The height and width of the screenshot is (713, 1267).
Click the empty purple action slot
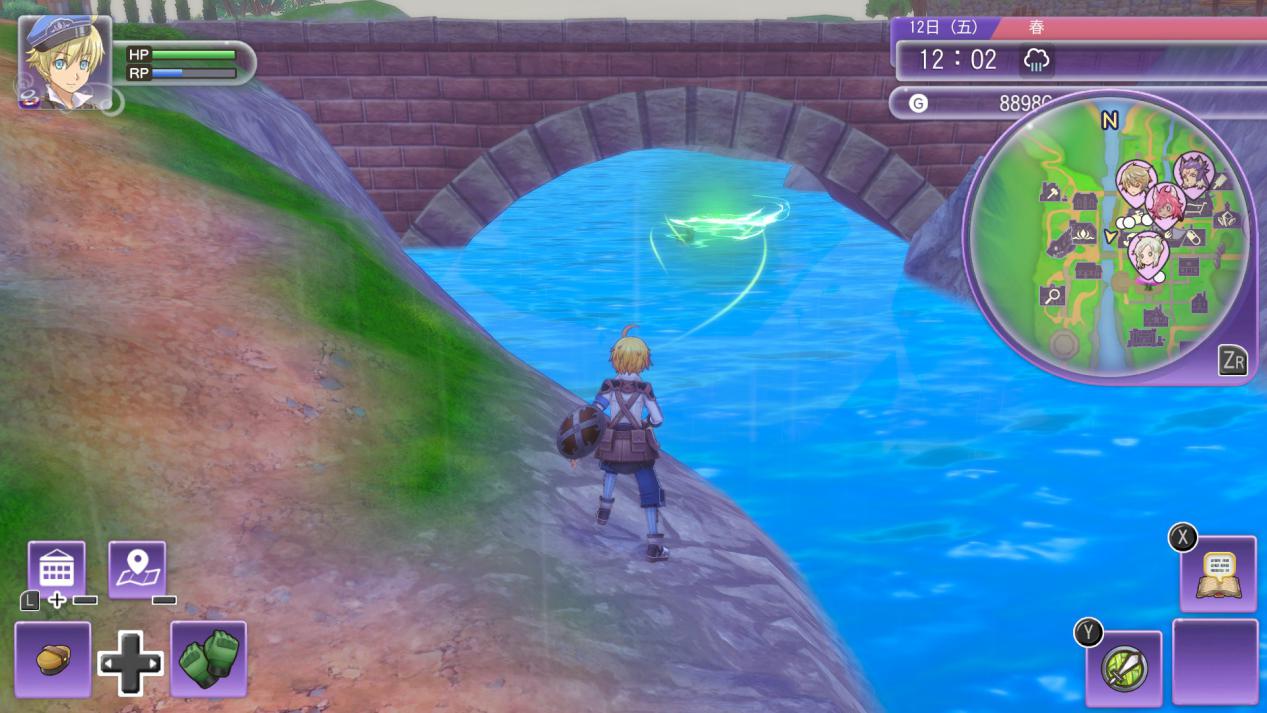point(1215,661)
